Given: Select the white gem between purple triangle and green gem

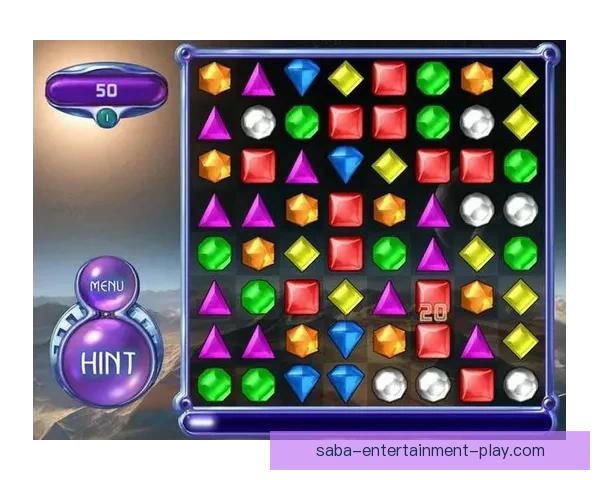Looking at the screenshot, I should 258,122.
